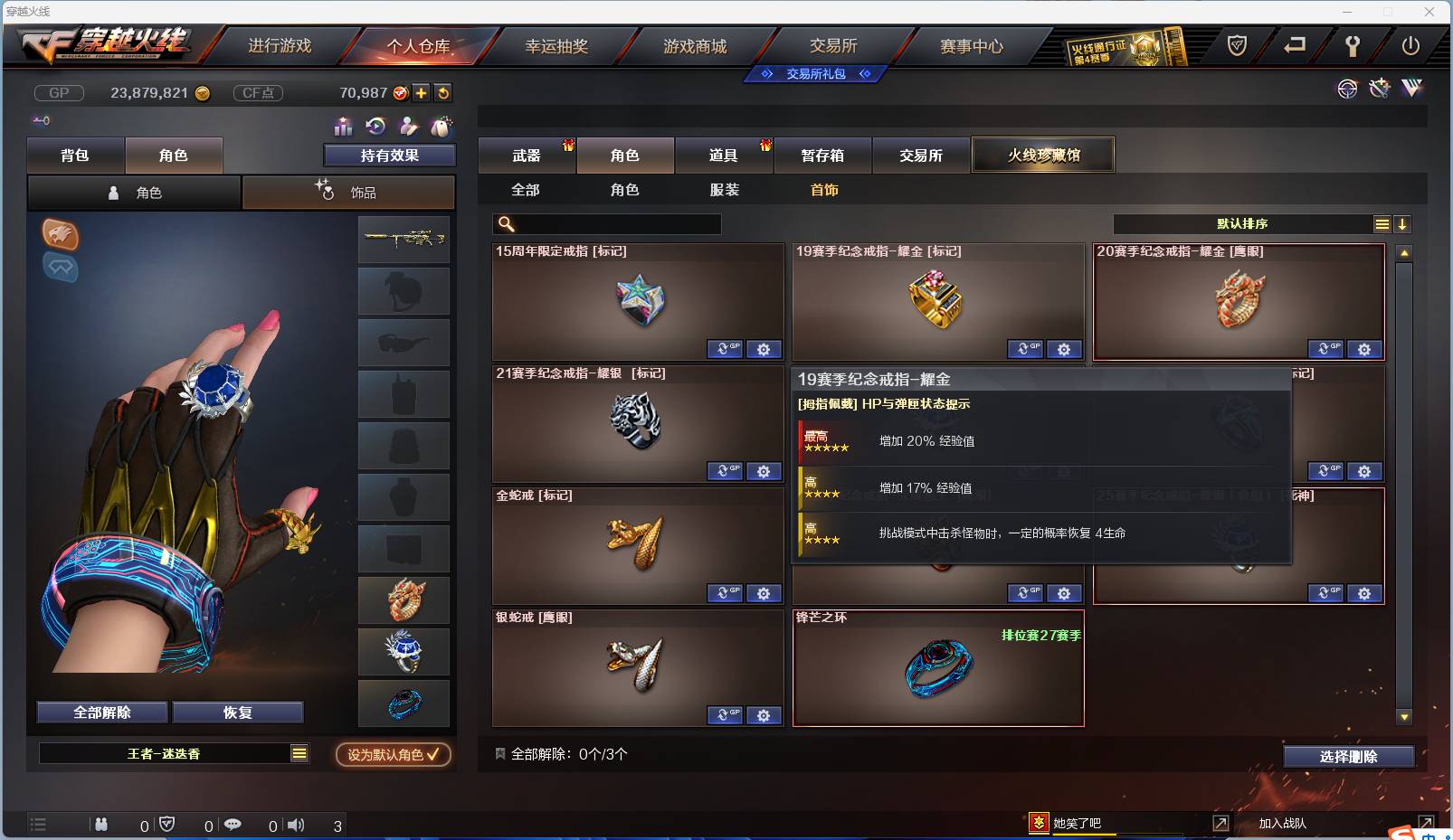Switch to list view next to 默认排序

coord(1381,223)
